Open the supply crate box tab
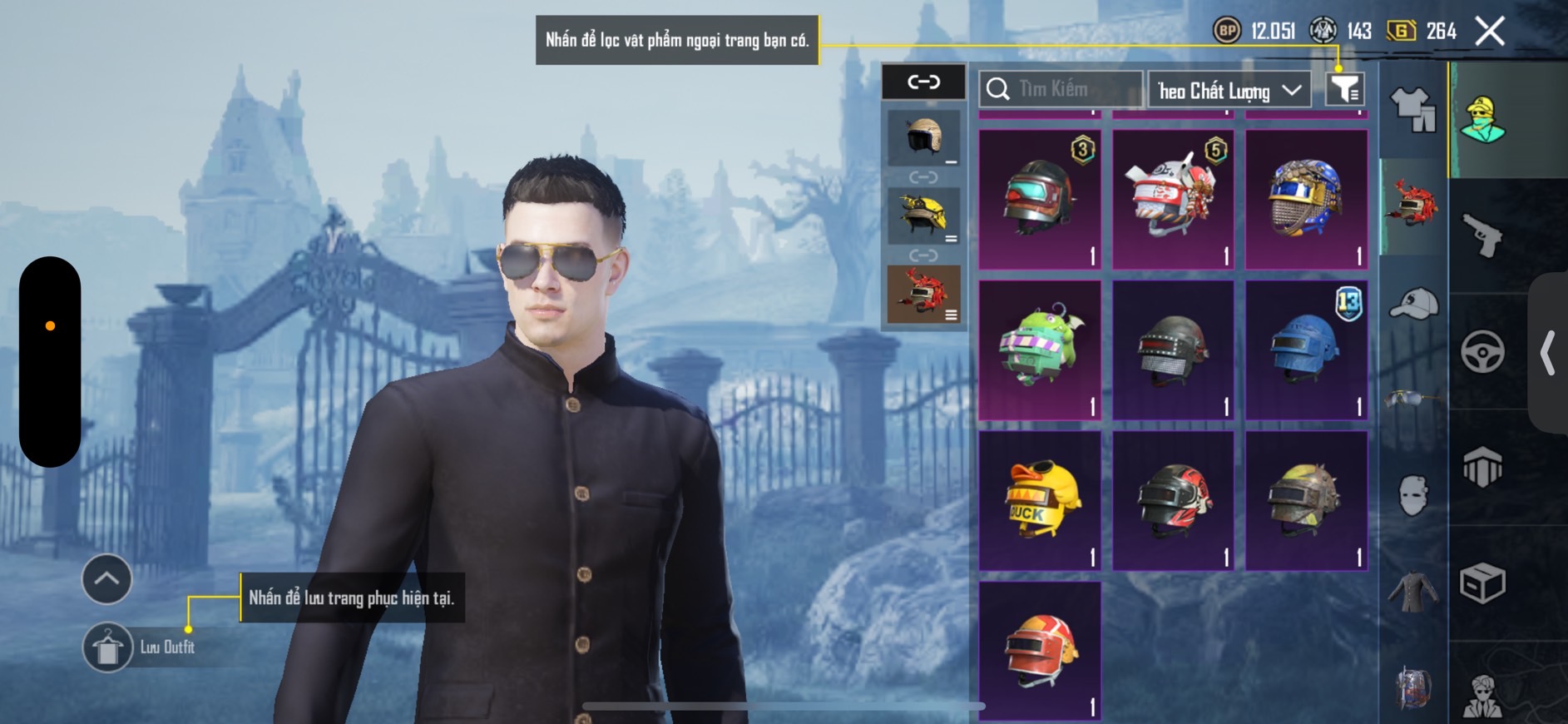1568x724 pixels. [x=1482, y=583]
